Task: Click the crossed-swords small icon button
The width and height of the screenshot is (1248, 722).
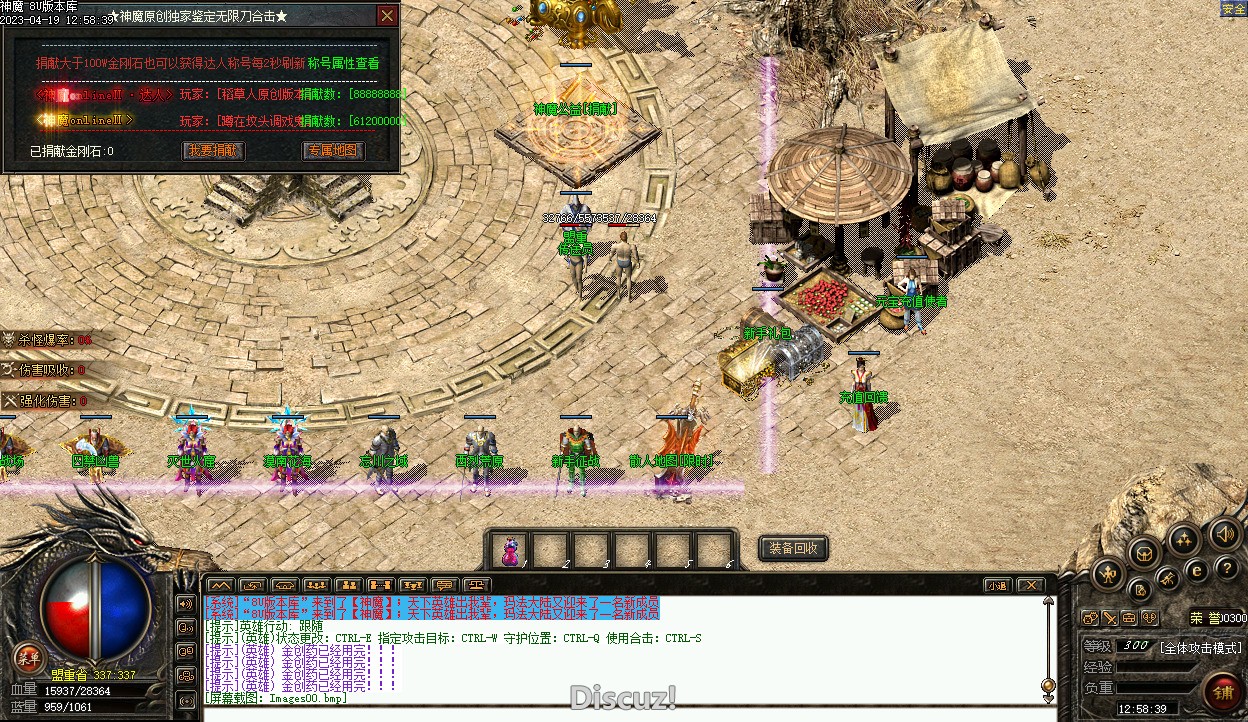Action: pos(1109,618)
